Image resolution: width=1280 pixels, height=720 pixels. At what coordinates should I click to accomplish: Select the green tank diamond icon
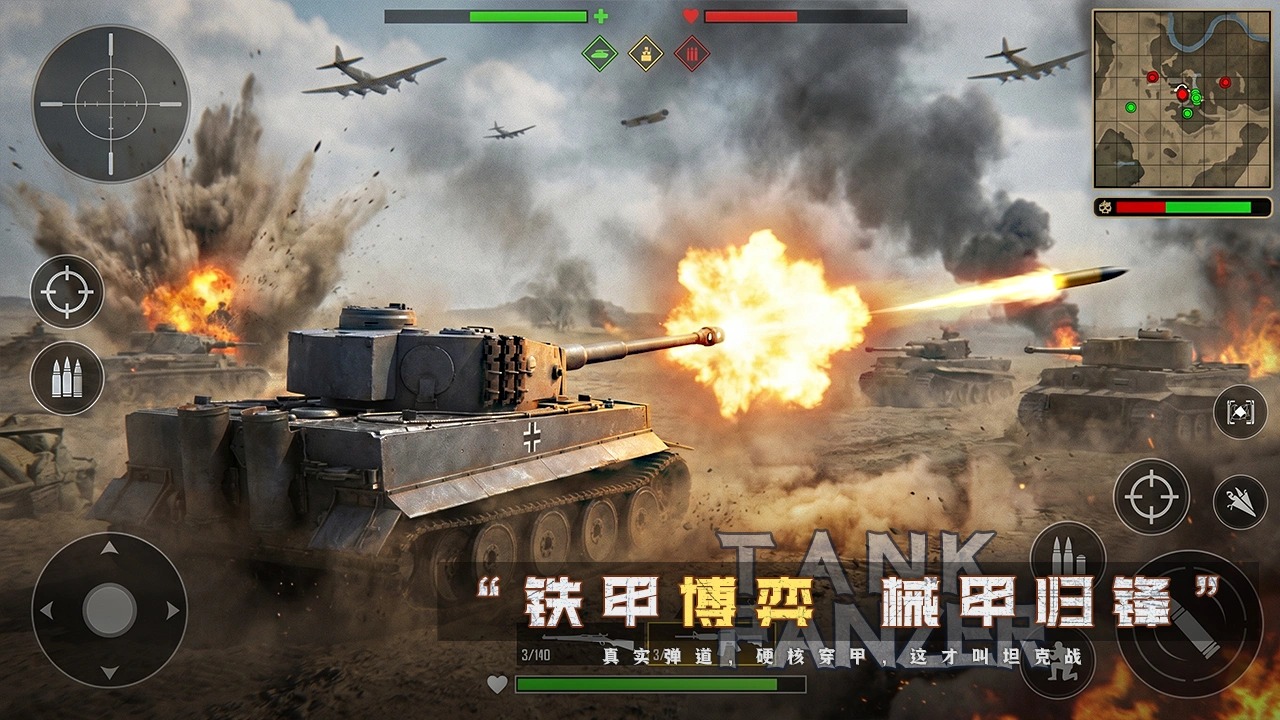[x=600, y=53]
